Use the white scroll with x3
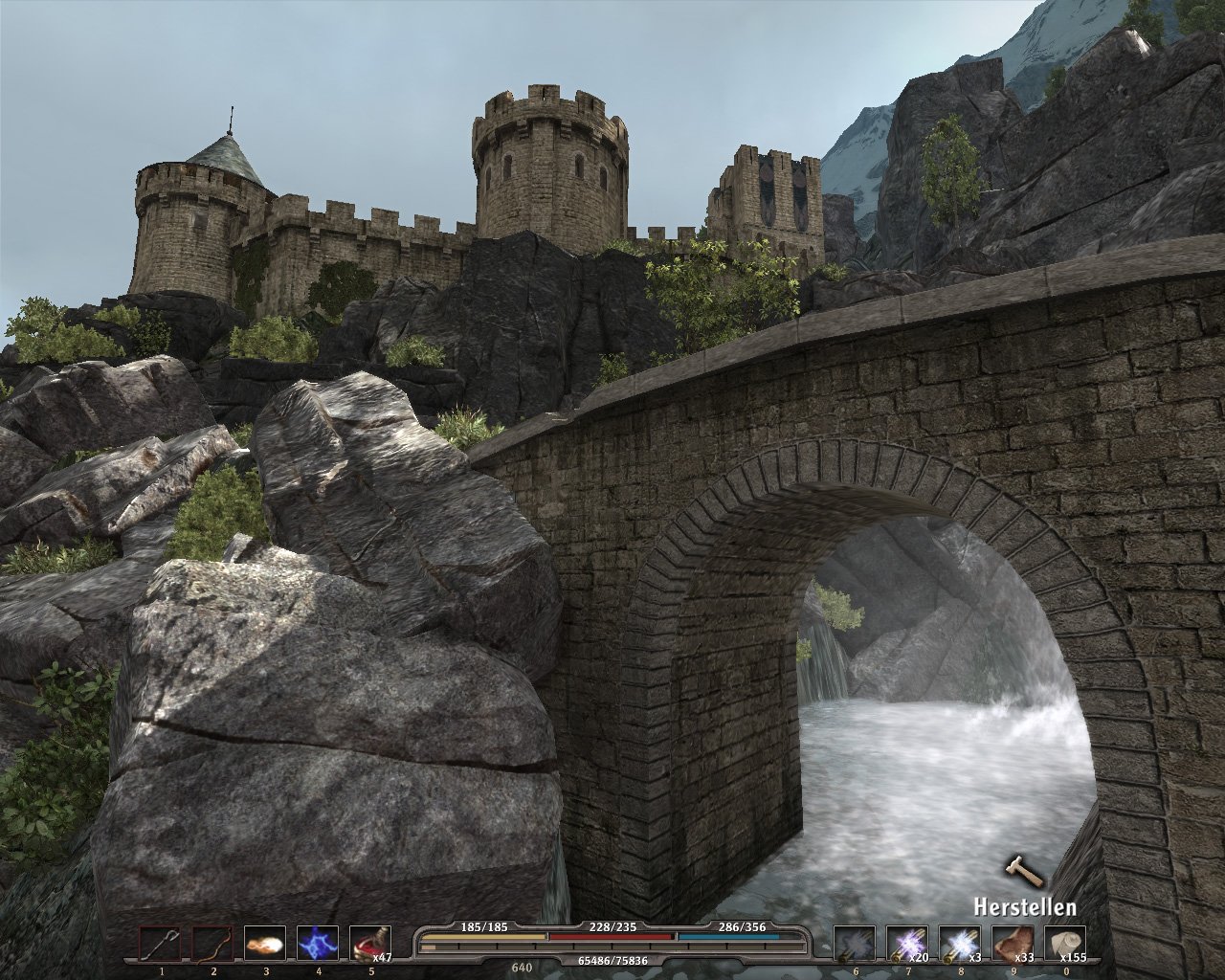The width and height of the screenshot is (1225, 980). [958, 944]
